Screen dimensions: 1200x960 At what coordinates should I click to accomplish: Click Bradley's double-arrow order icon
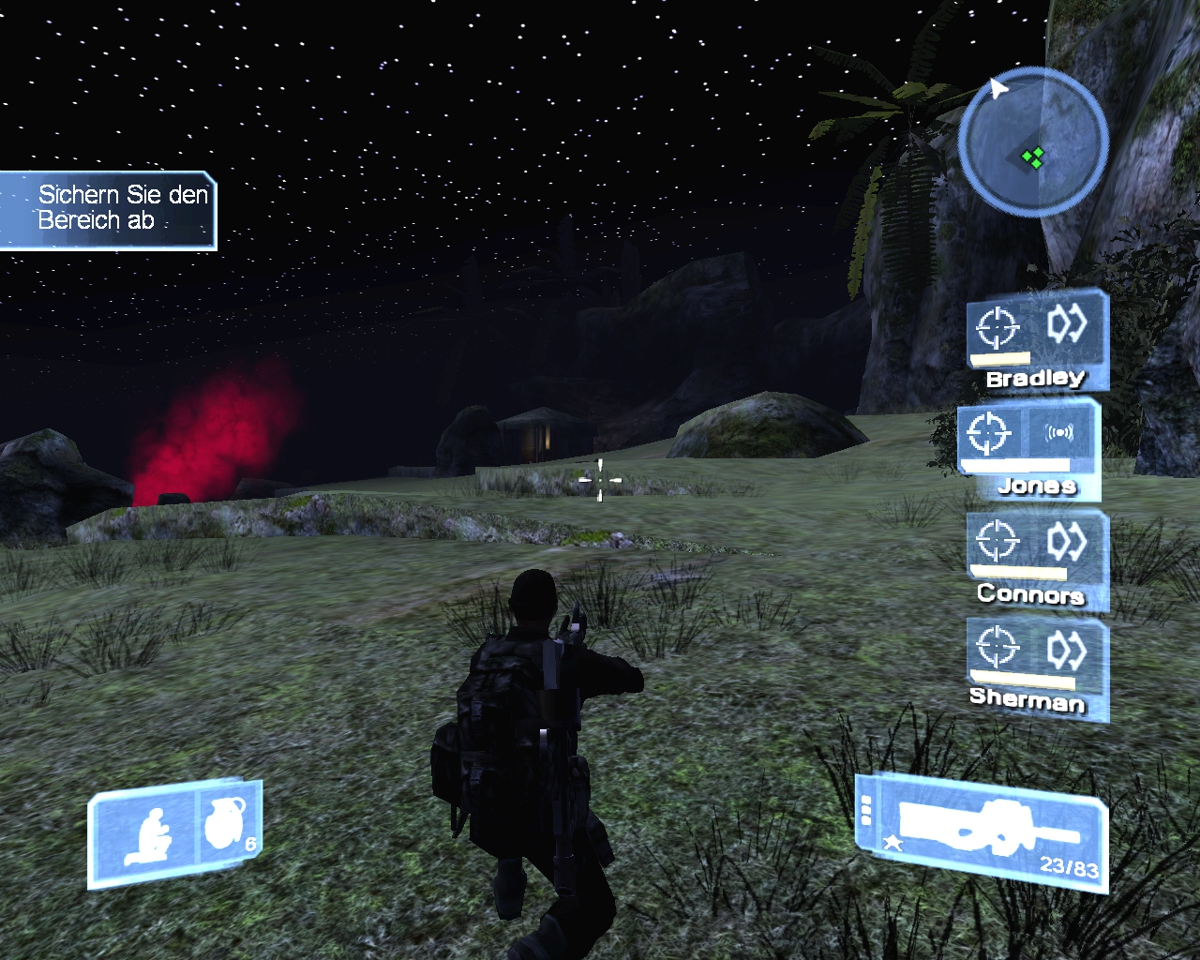[x=1066, y=324]
